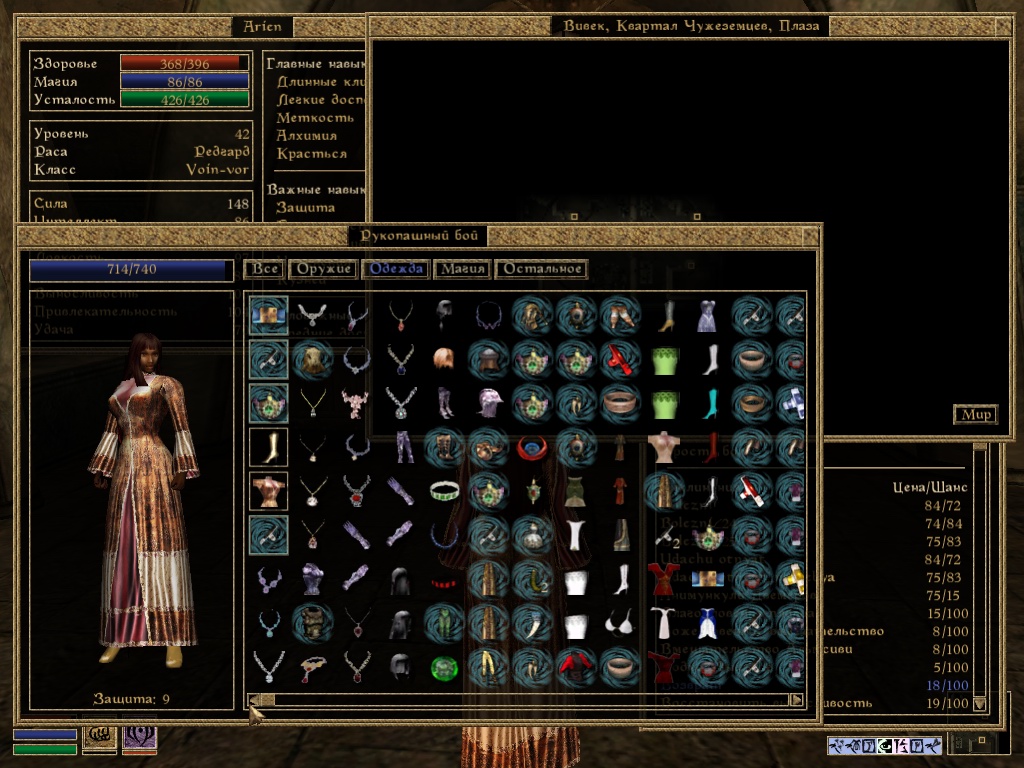
Task: Click the inventory scrollbar's left arrow
Action: [254, 700]
